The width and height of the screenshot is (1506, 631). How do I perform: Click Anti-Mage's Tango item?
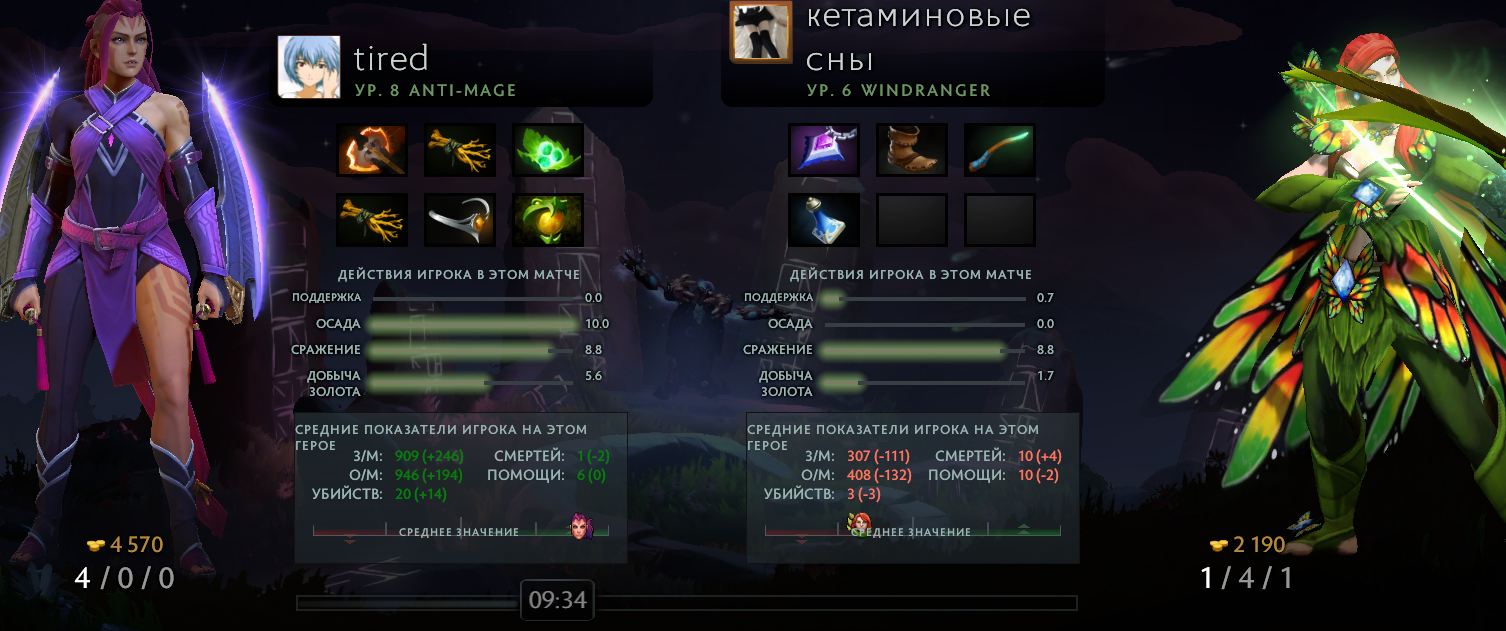pyautogui.click(x=548, y=150)
